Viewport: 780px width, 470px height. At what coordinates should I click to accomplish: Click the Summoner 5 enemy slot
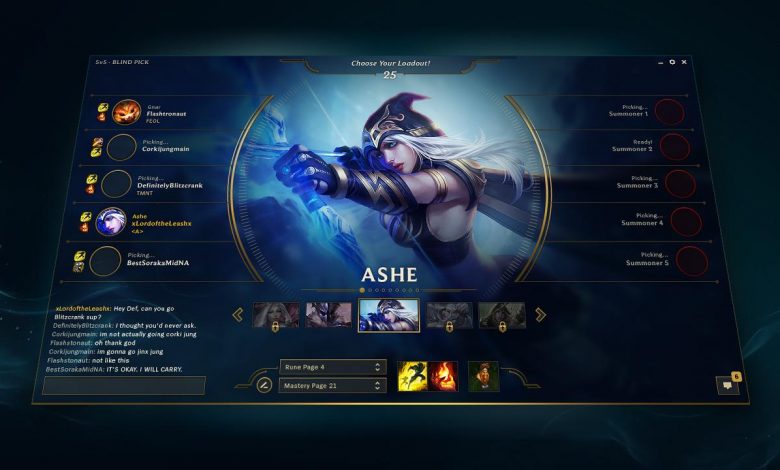[692, 261]
